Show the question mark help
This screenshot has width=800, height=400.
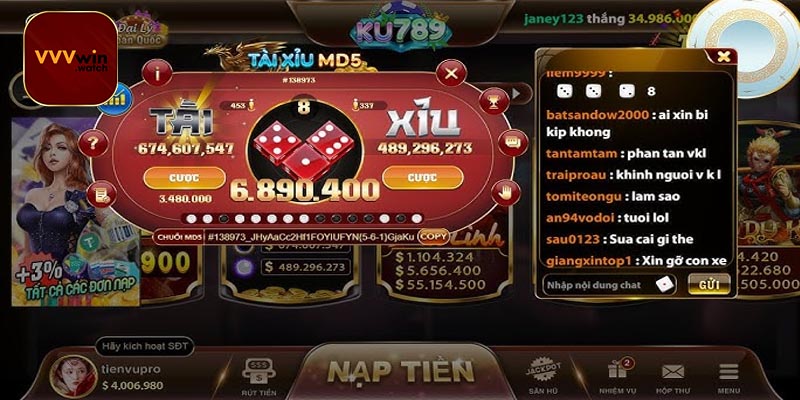94,142
